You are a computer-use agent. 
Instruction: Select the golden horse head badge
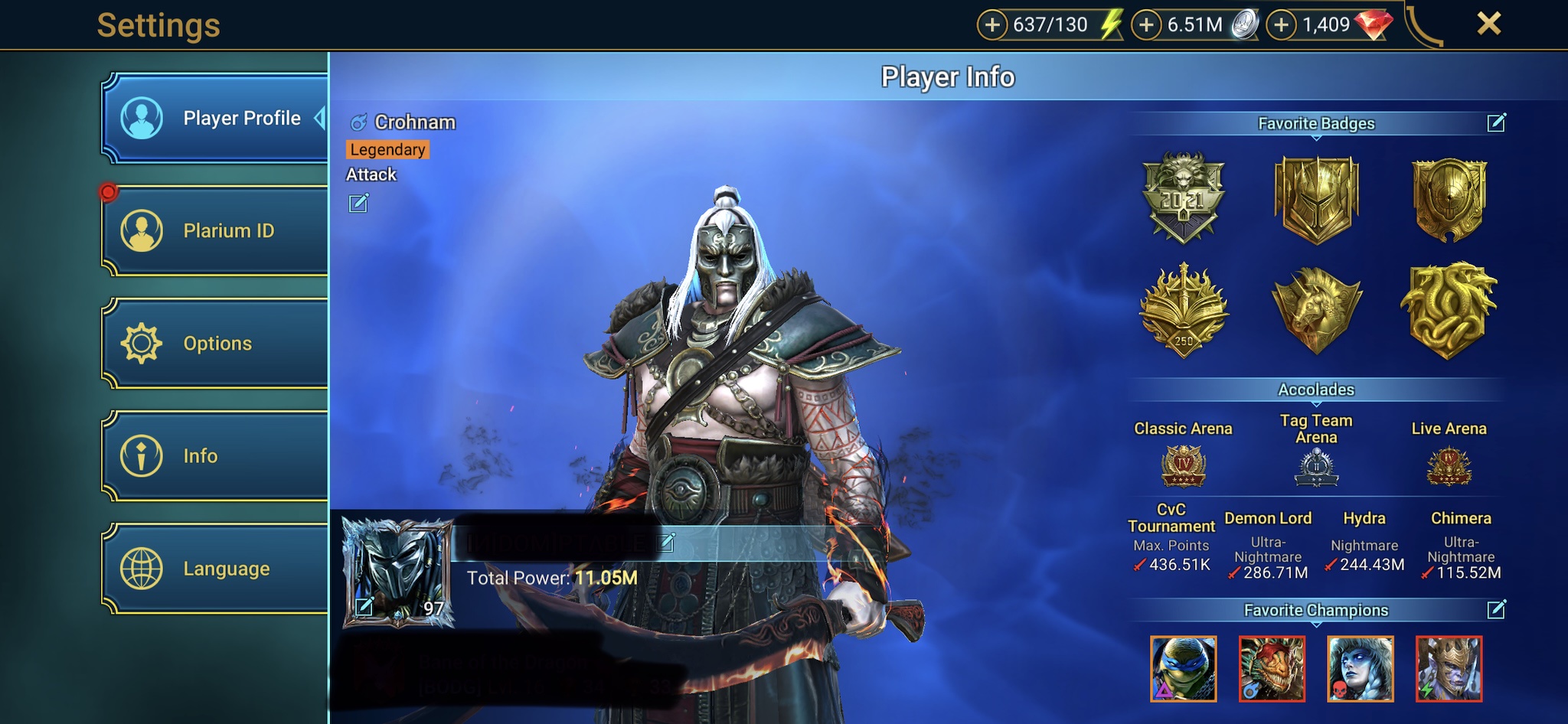pyautogui.click(x=1316, y=310)
